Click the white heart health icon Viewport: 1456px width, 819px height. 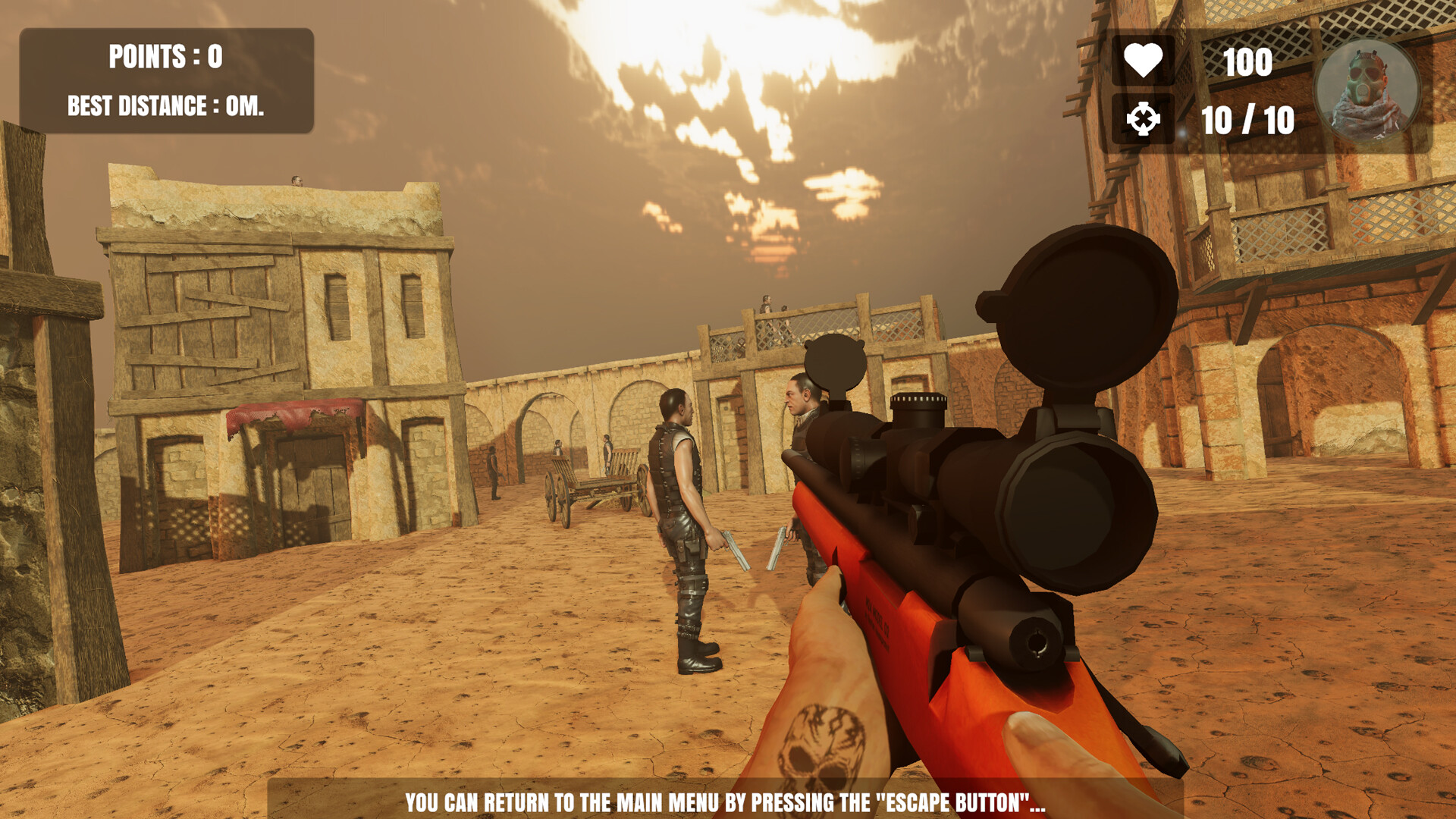(x=1145, y=58)
